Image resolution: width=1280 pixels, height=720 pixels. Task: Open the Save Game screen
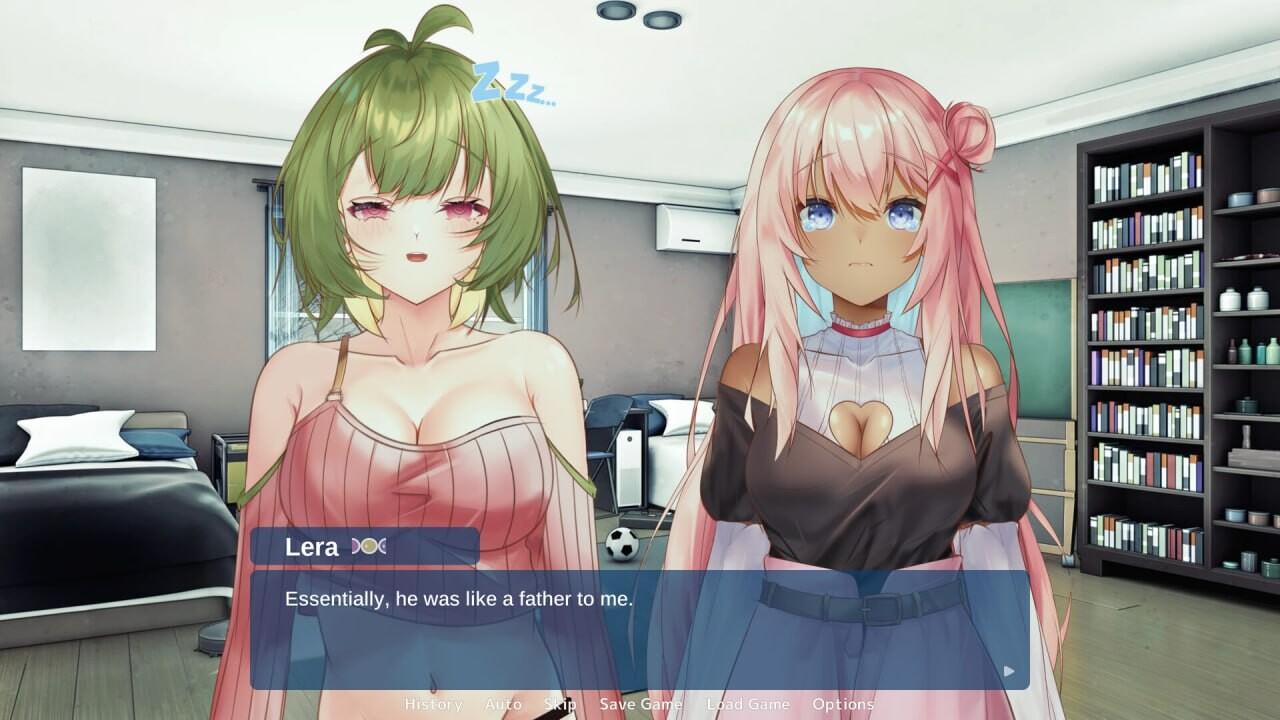pos(641,704)
